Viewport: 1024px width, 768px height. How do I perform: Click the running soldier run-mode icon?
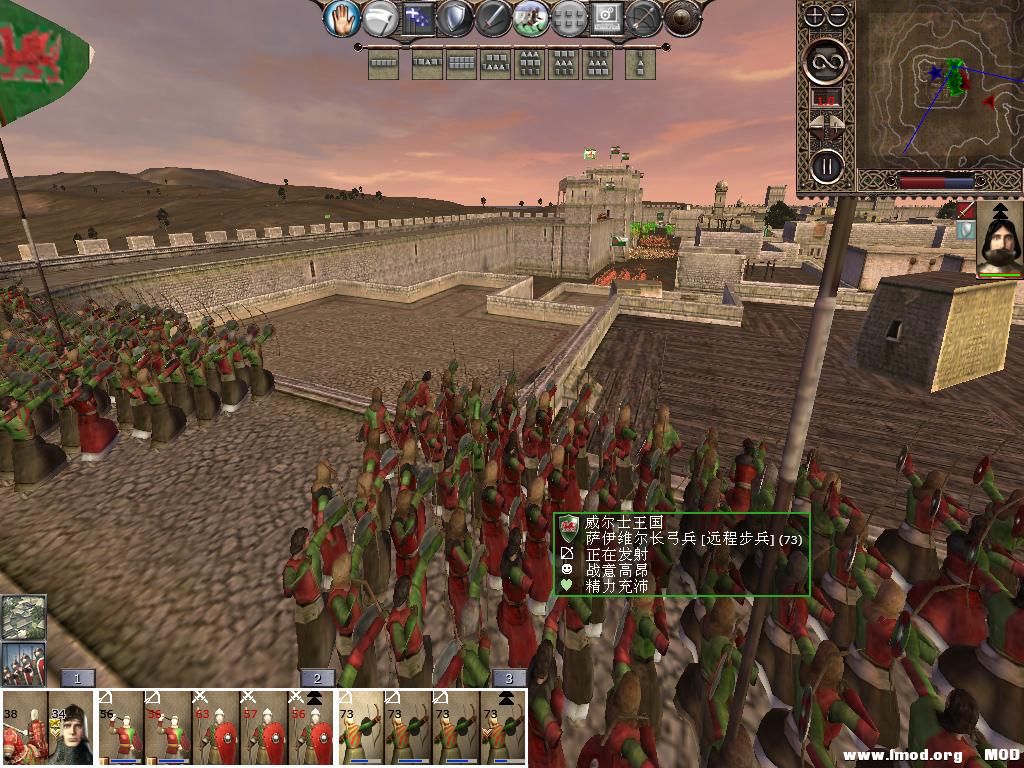[x=531, y=18]
